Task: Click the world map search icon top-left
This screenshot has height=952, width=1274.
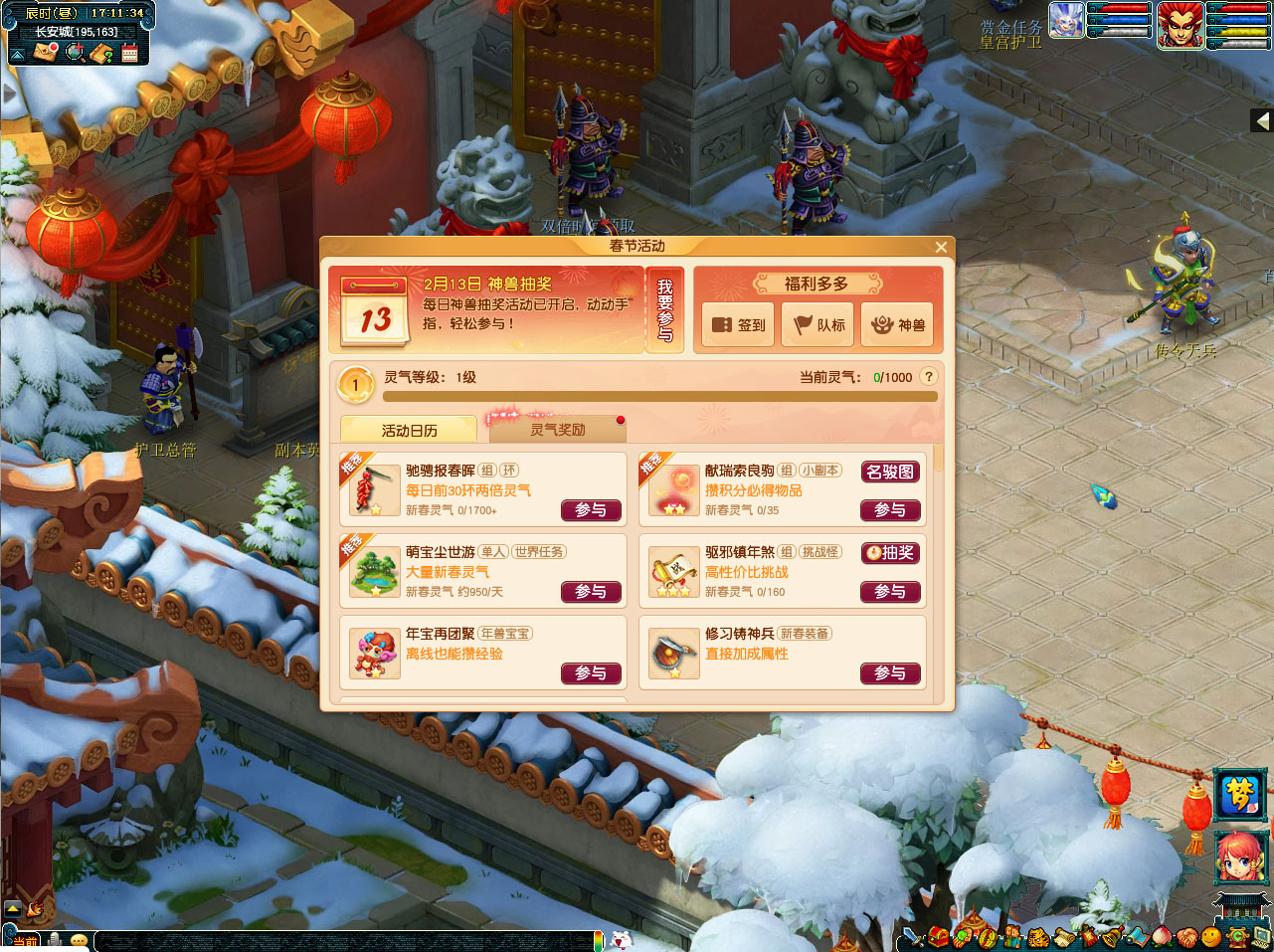Action: point(75,53)
